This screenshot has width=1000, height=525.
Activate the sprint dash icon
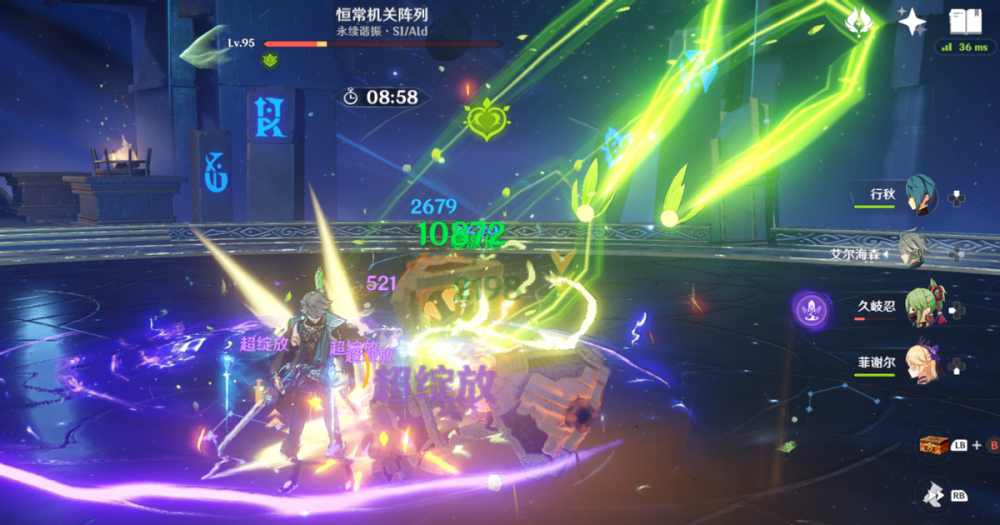pos(934,493)
